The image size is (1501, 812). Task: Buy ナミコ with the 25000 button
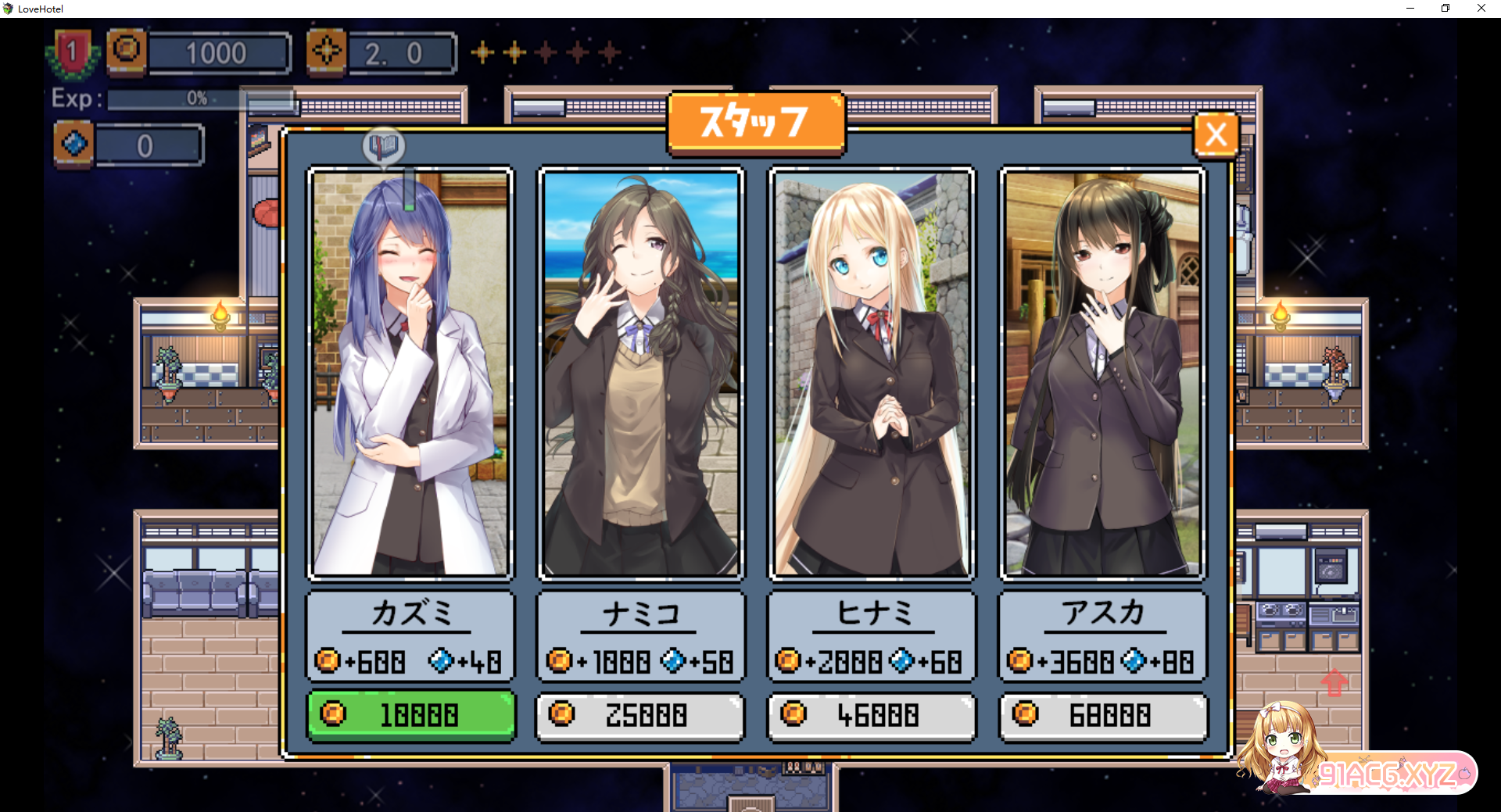(x=640, y=714)
